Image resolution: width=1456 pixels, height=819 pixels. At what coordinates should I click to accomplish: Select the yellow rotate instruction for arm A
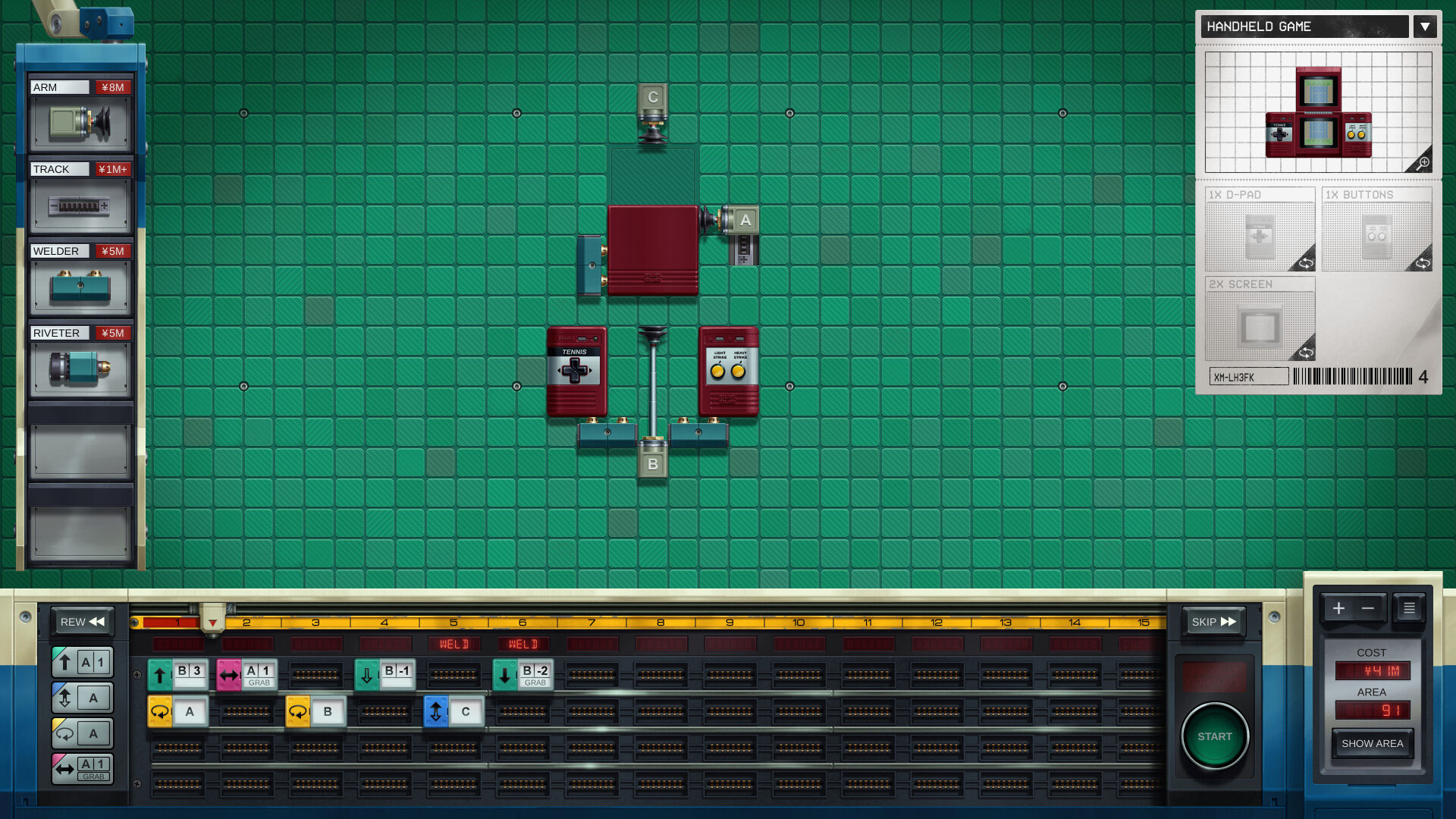coord(82,732)
